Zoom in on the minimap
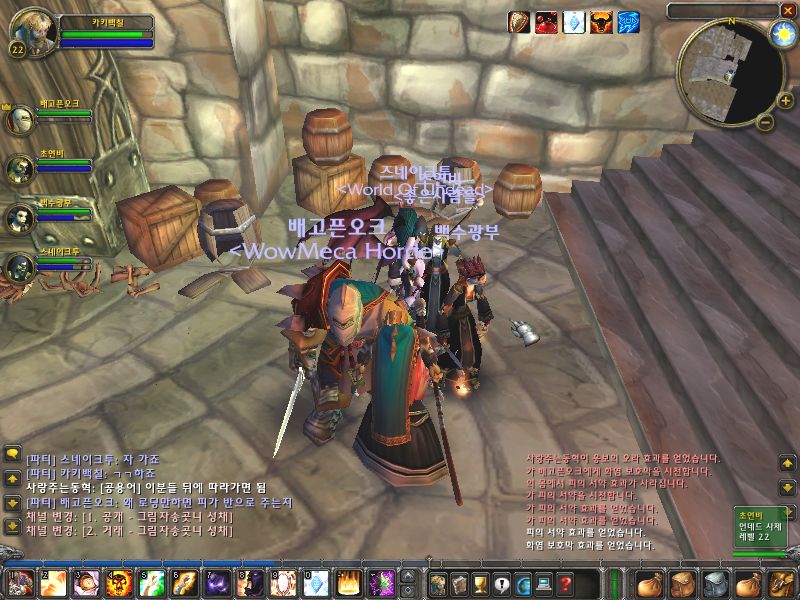Image resolution: width=800 pixels, height=600 pixels. coord(785,101)
